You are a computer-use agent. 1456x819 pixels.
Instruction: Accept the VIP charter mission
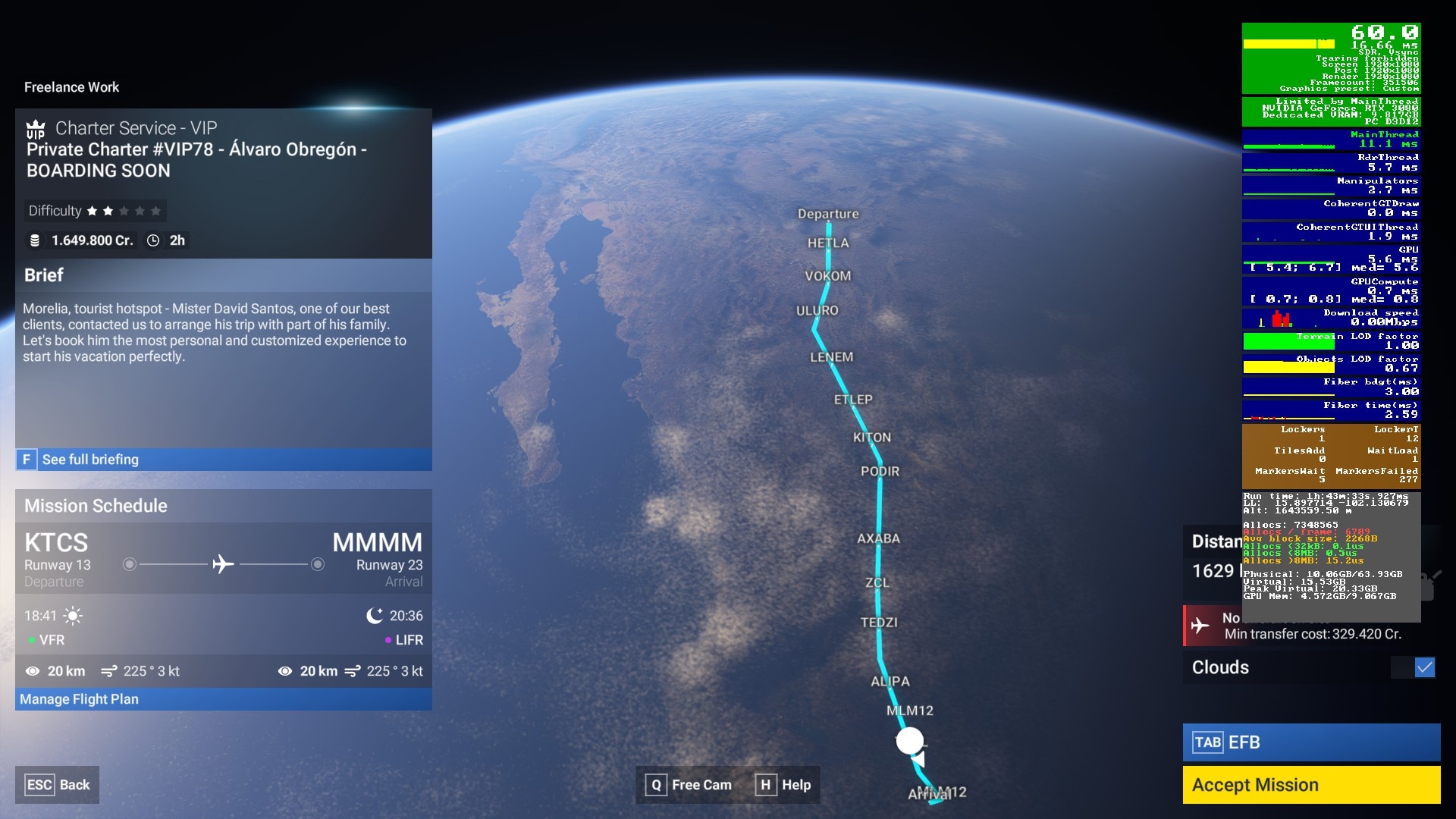point(1310,785)
